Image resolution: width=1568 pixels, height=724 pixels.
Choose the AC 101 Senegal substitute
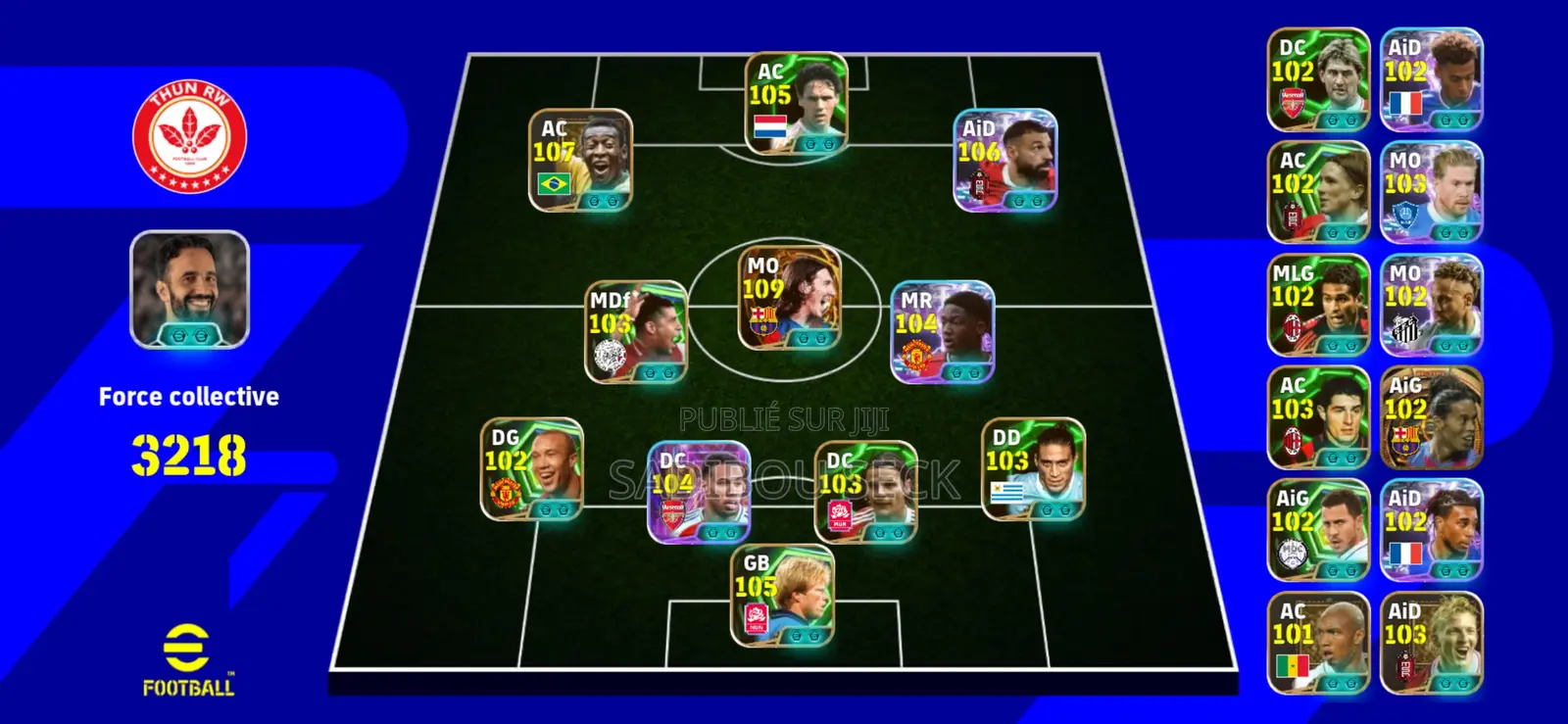click(x=1318, y=643)
